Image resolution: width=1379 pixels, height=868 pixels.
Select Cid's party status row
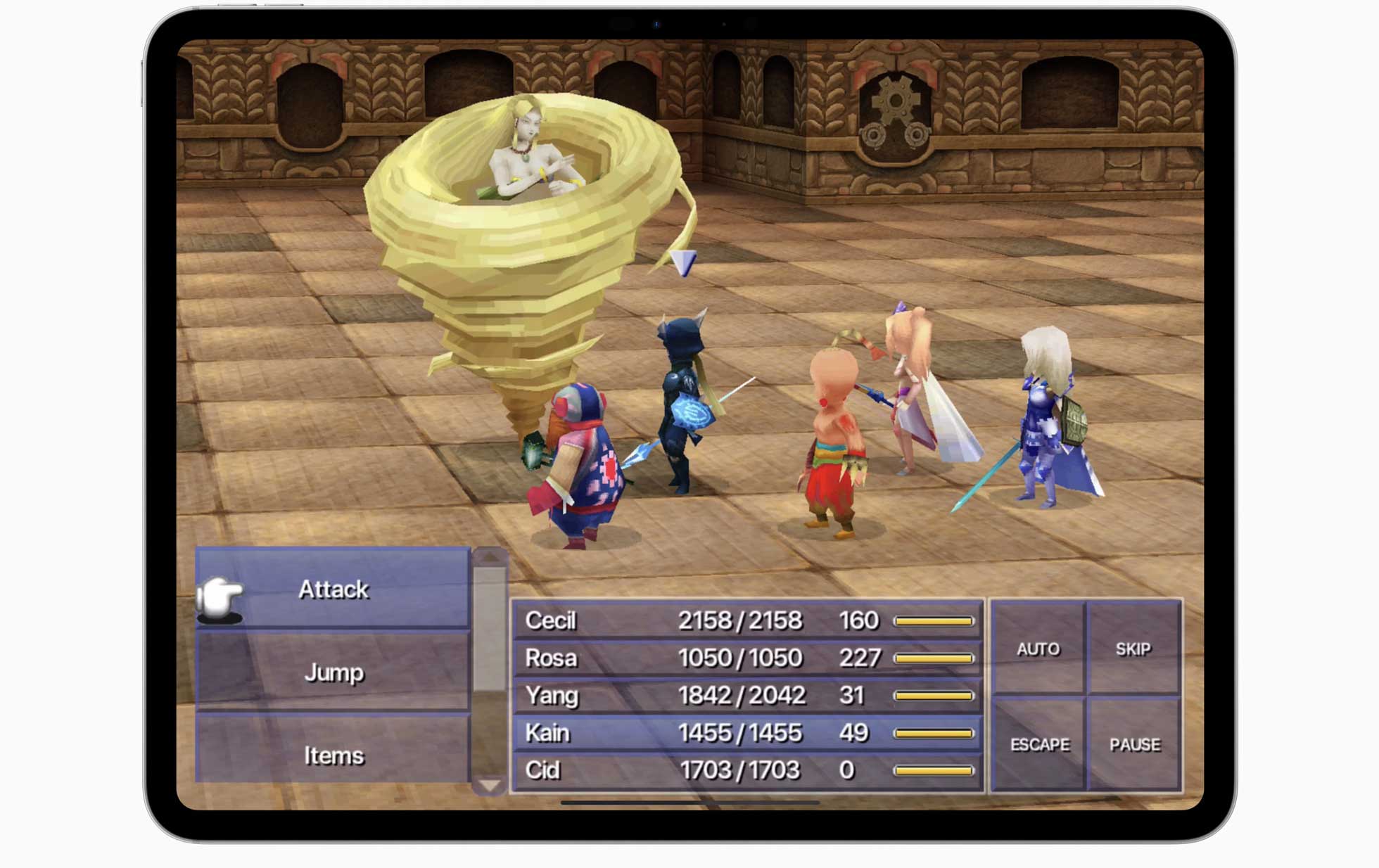tap(746, 770)
